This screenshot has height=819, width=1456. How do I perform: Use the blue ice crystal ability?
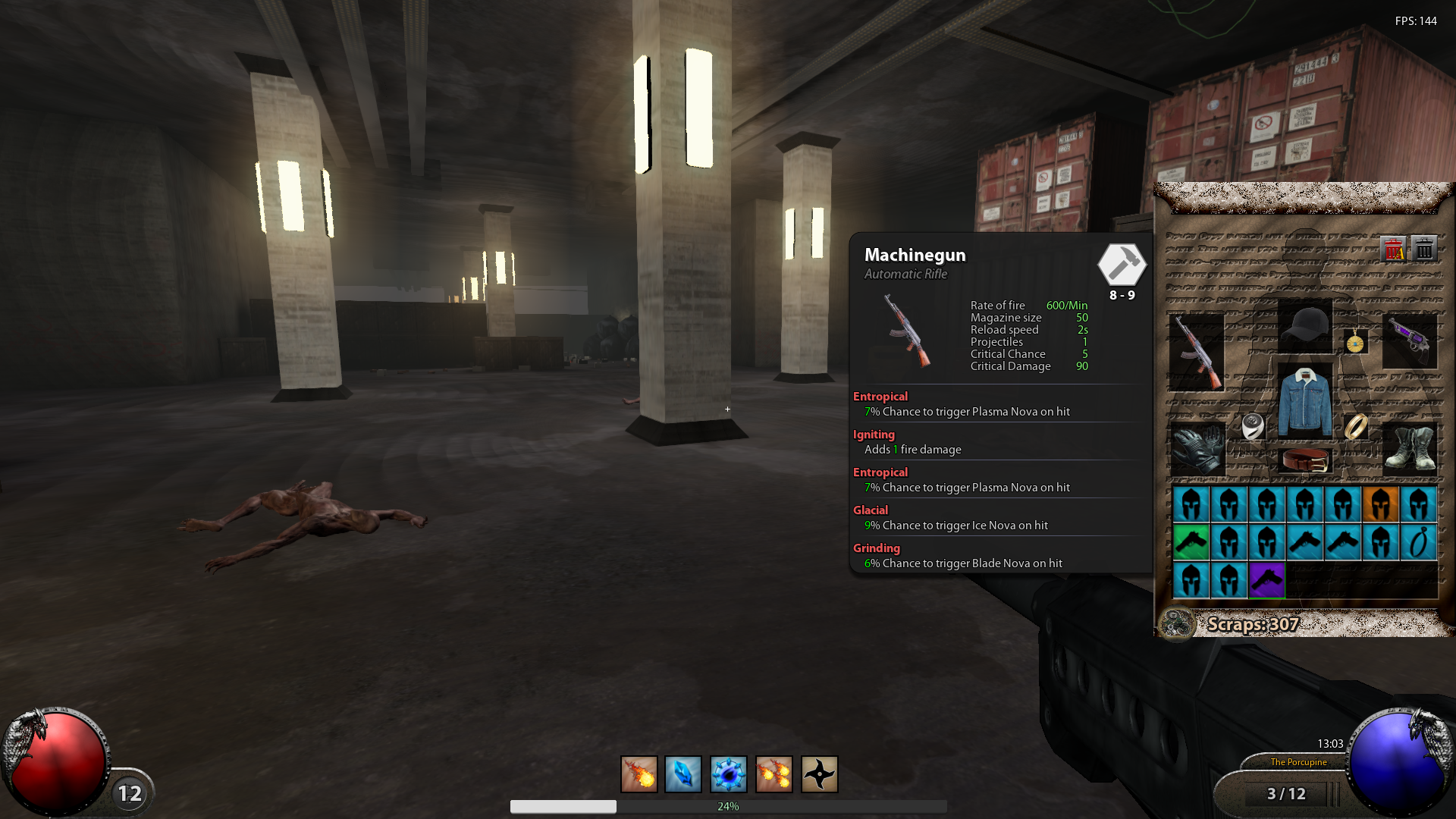(683, 774)
